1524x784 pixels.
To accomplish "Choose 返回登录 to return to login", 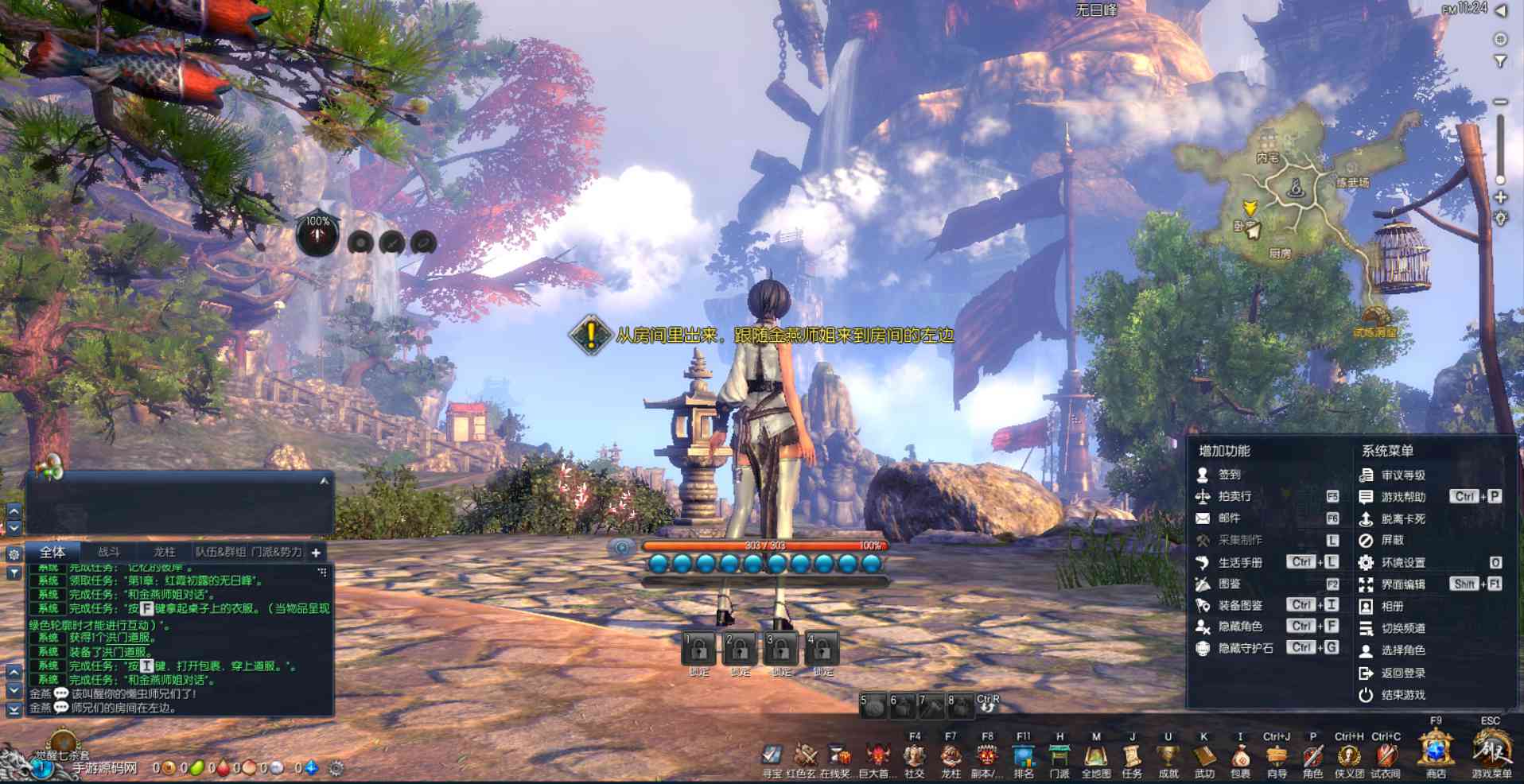I will click(1402, 673).
